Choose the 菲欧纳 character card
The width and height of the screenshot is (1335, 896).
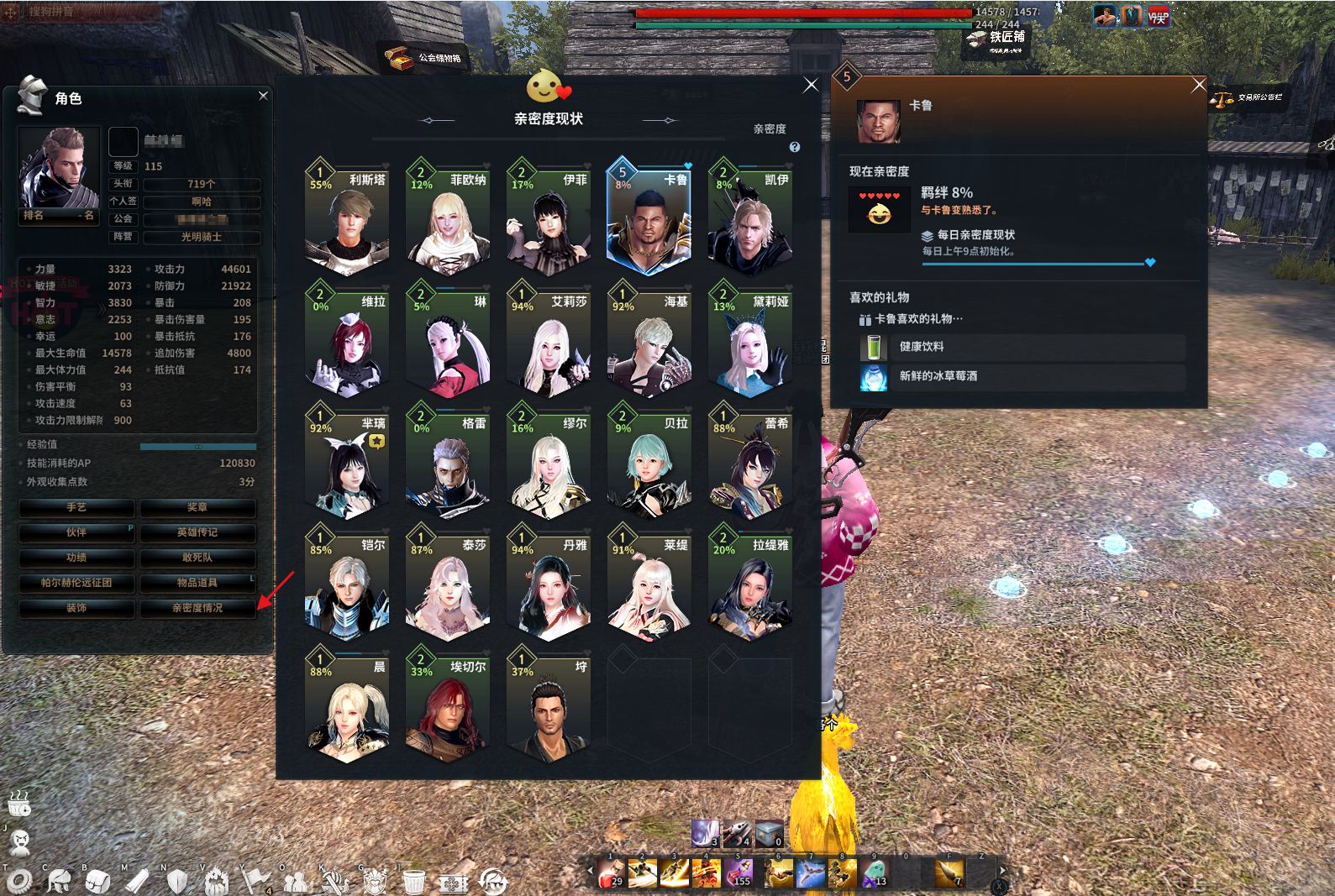[448, 218]
